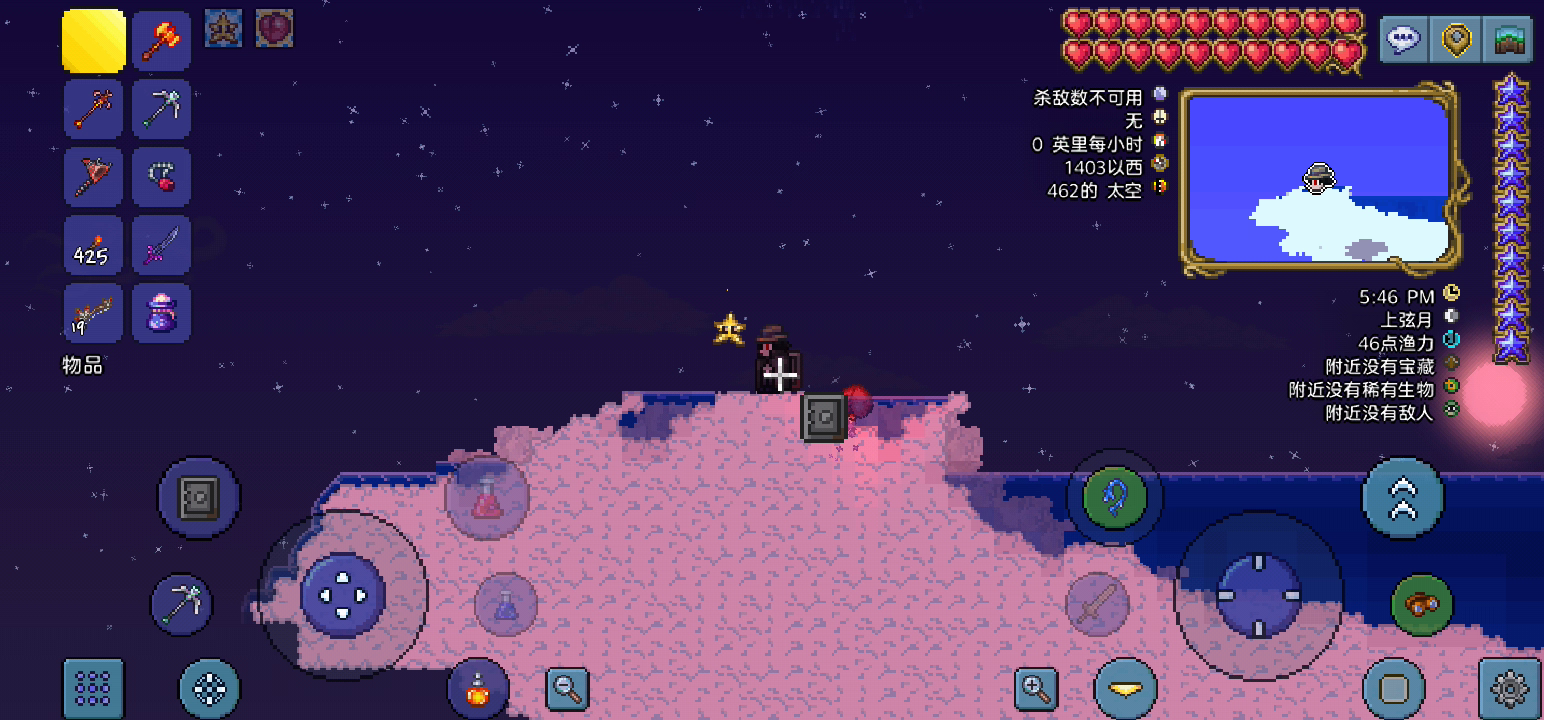Open the inventory grid button

click(93, 688)
